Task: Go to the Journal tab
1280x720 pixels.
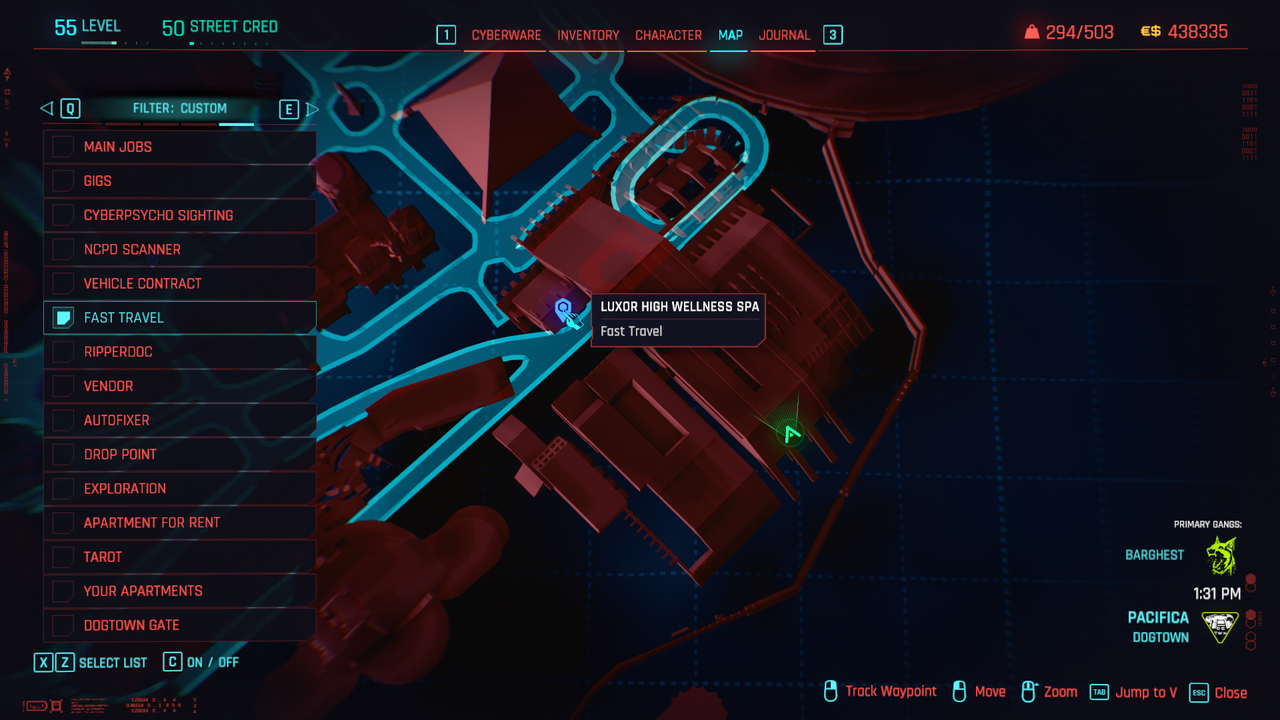Action: click(784, 35)
